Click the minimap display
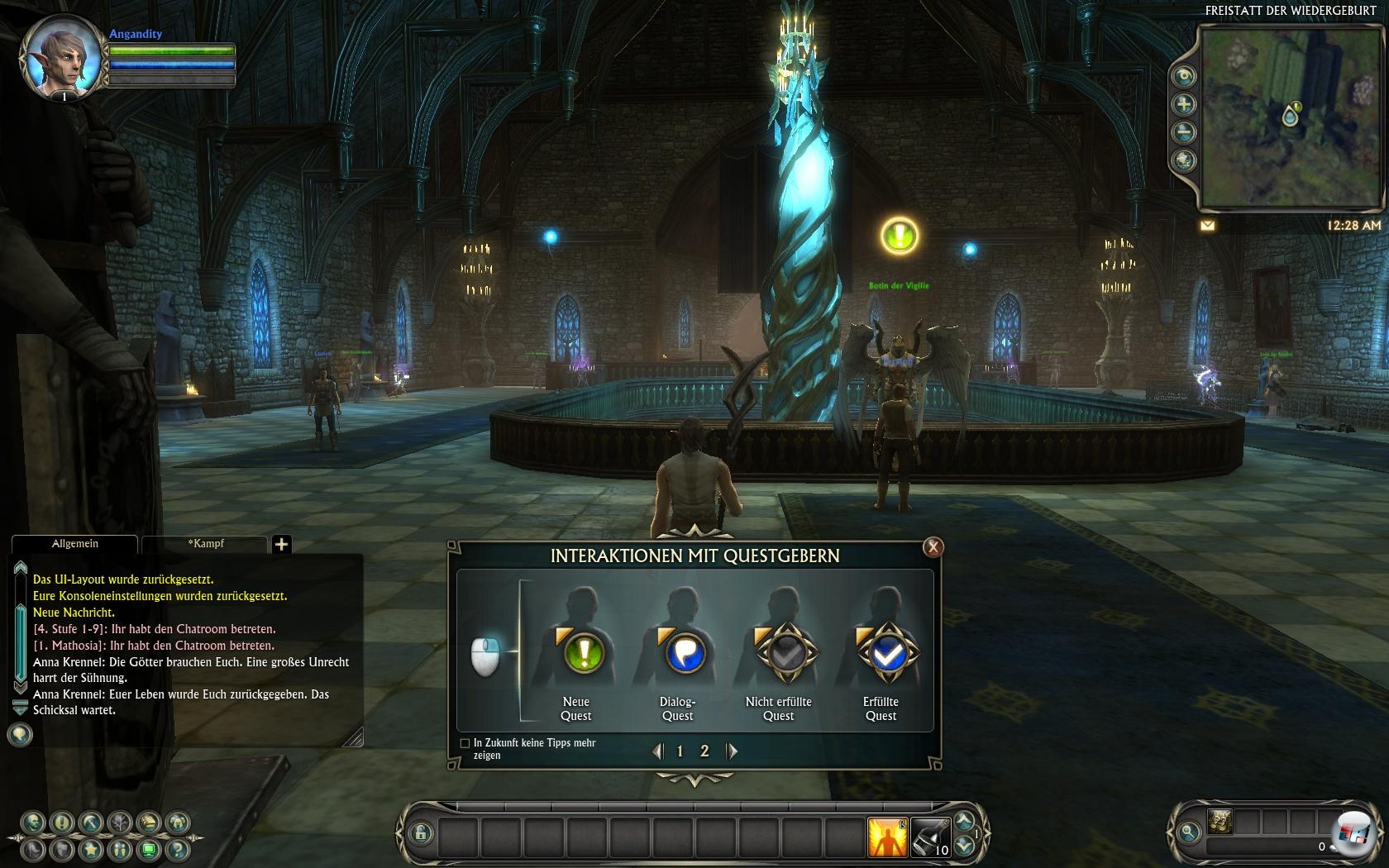Viewport: 1389px width, 868px height. coord(1290,117)
